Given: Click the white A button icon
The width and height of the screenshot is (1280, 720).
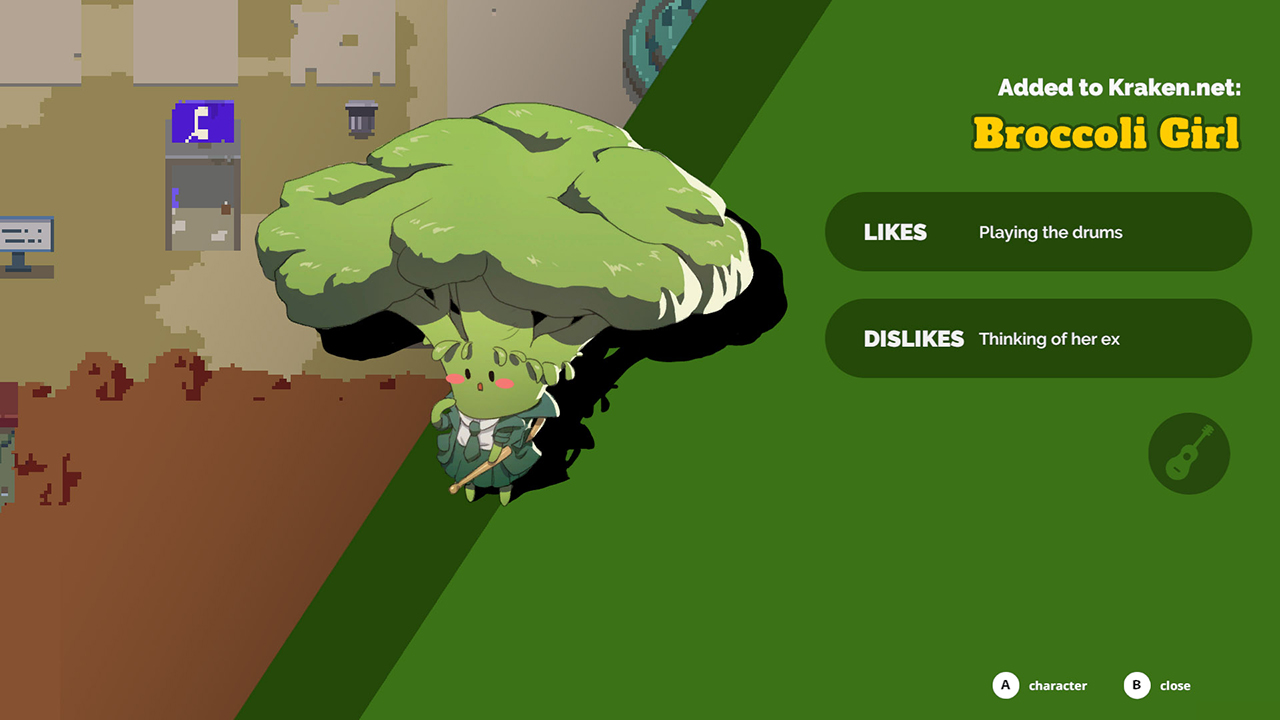Looking at the screenshot, I should [x=1004, y=686].
